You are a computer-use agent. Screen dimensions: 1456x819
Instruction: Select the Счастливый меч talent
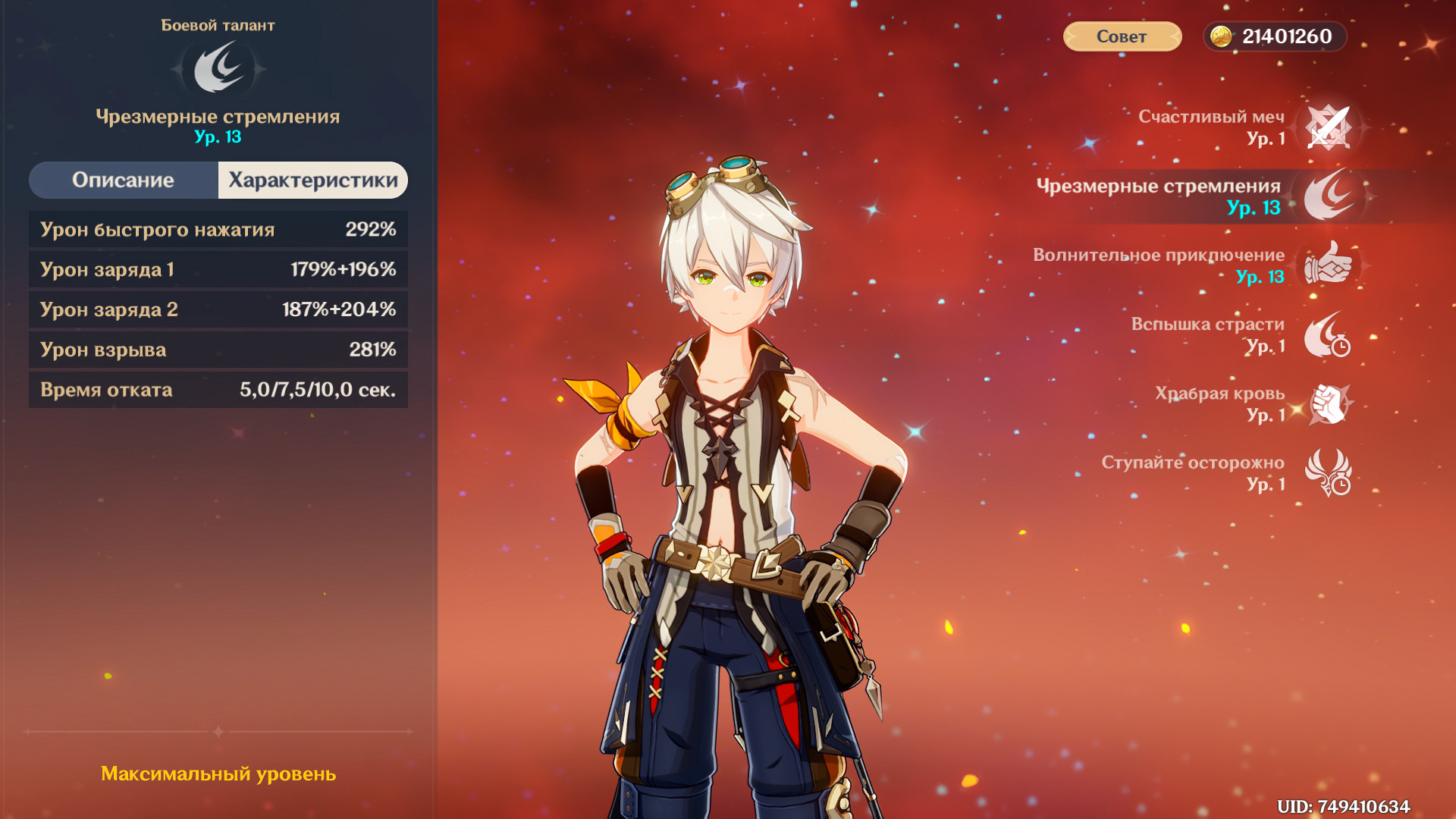(x=1328, y=127)
